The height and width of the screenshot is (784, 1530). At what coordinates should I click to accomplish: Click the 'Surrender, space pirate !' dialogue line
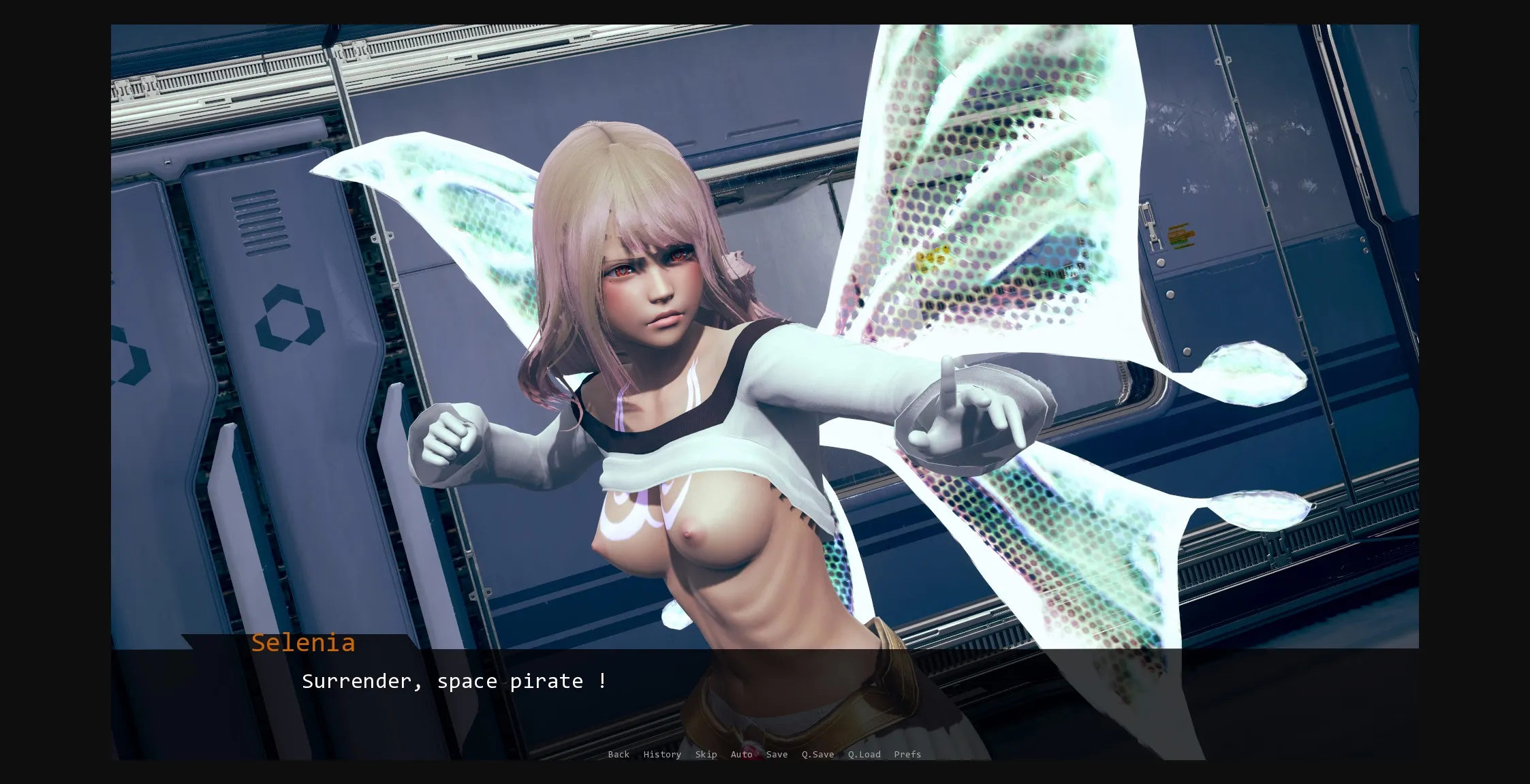(x=455, y=680)
